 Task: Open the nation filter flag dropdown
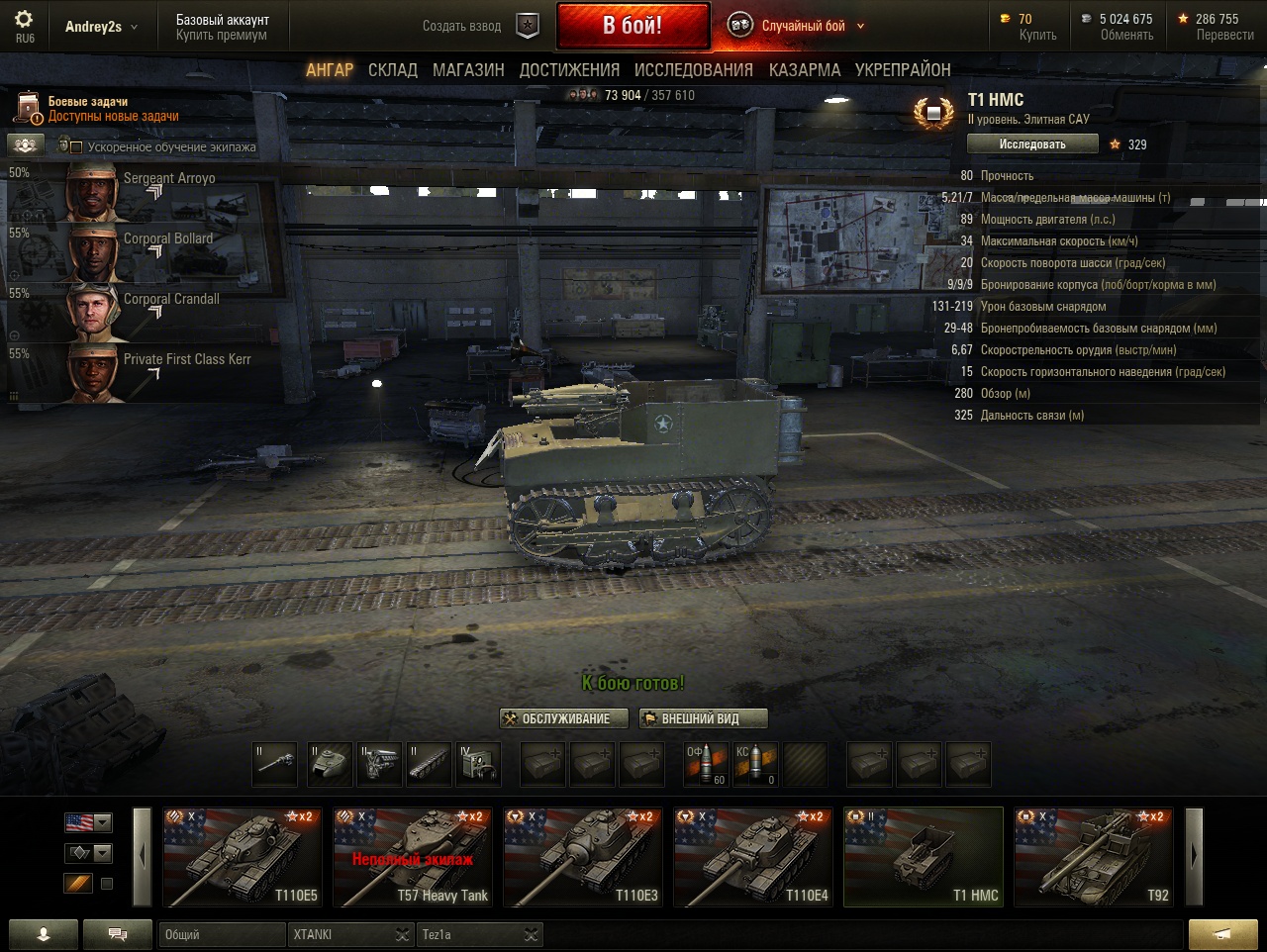(x=88, y=822)
